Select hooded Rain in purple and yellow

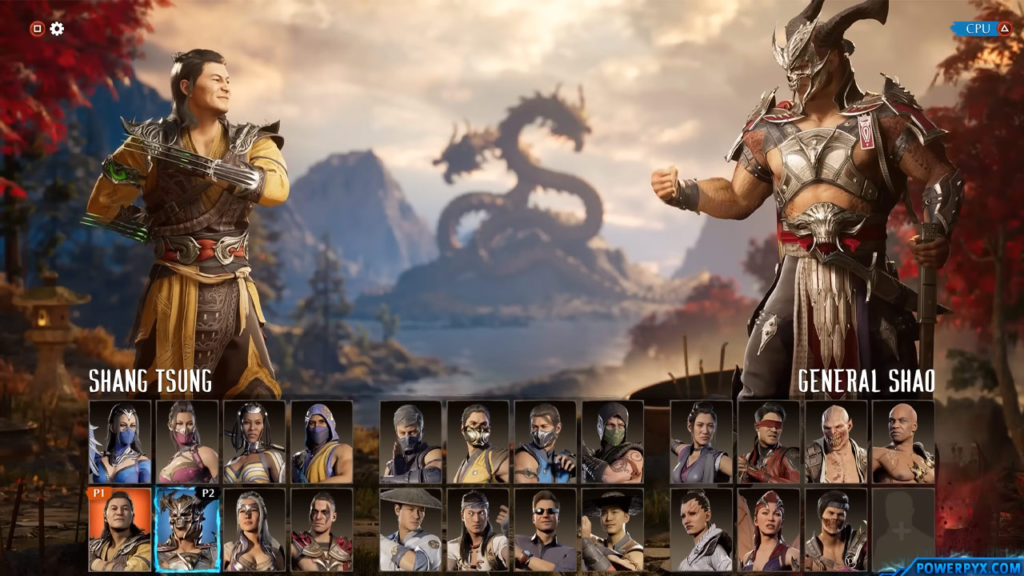[321, 442]
